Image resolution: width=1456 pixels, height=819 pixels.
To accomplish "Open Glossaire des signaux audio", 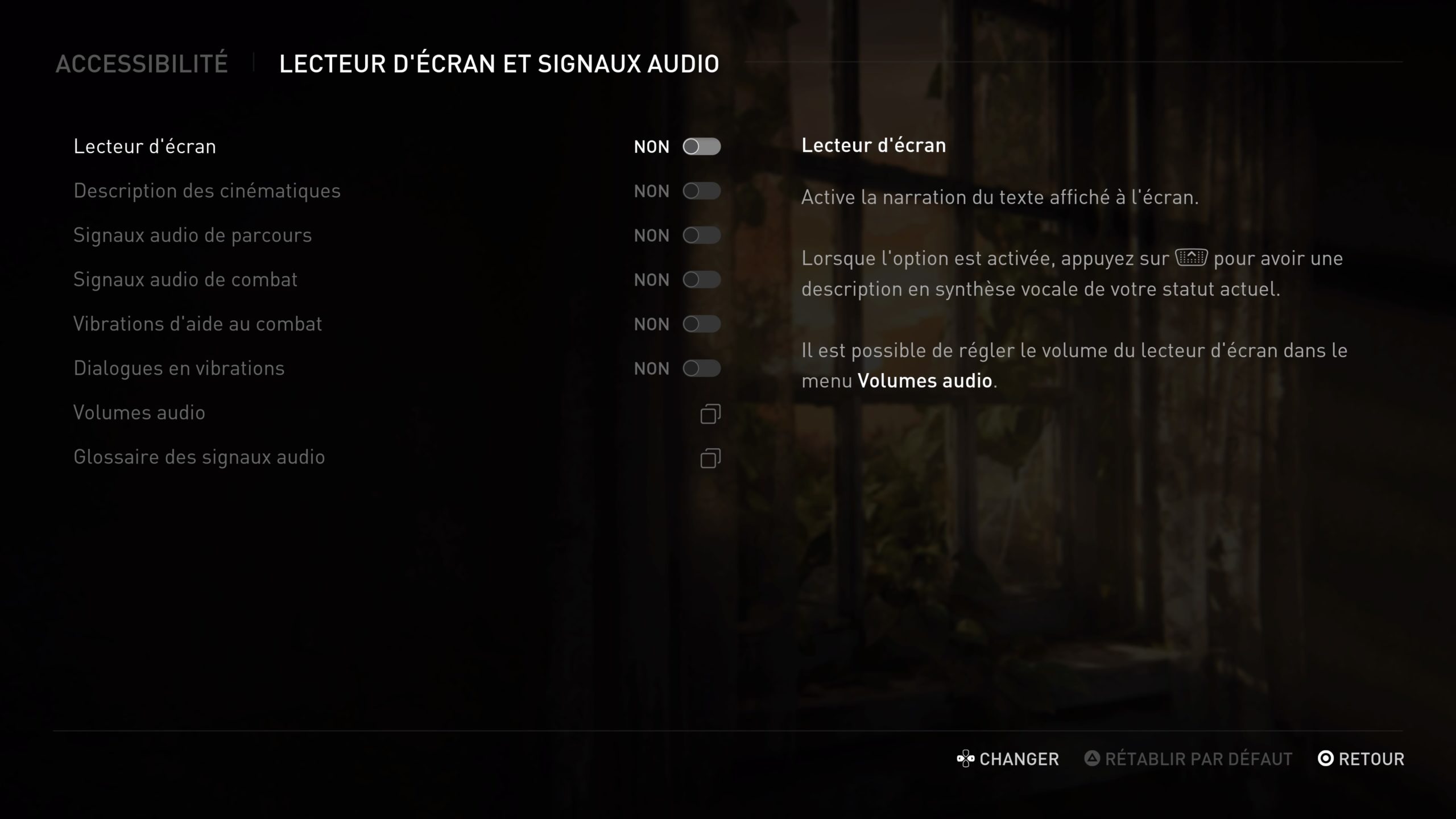I will tap(710, 458).
